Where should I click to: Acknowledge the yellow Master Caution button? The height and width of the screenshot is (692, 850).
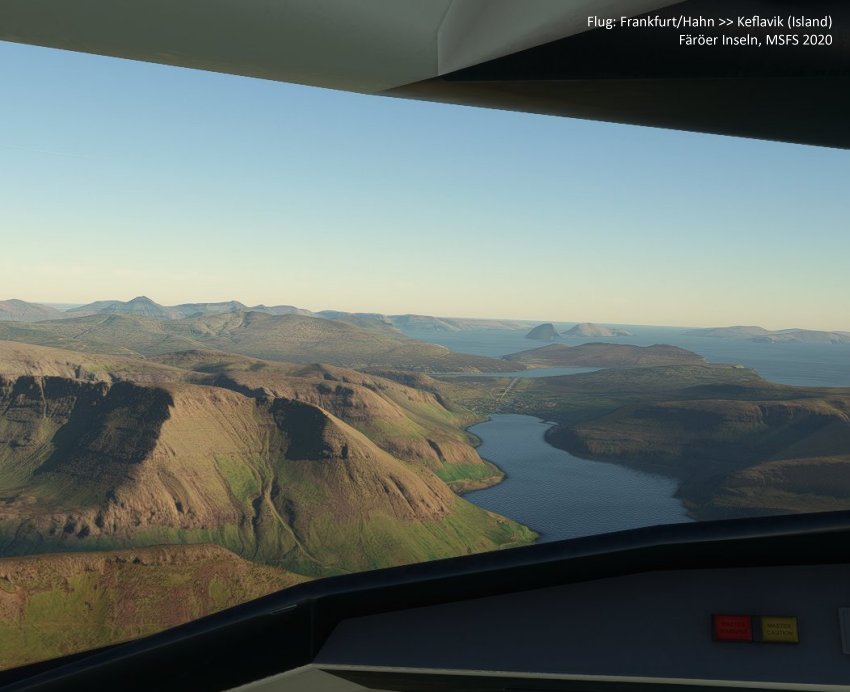[x=777, y=629]
